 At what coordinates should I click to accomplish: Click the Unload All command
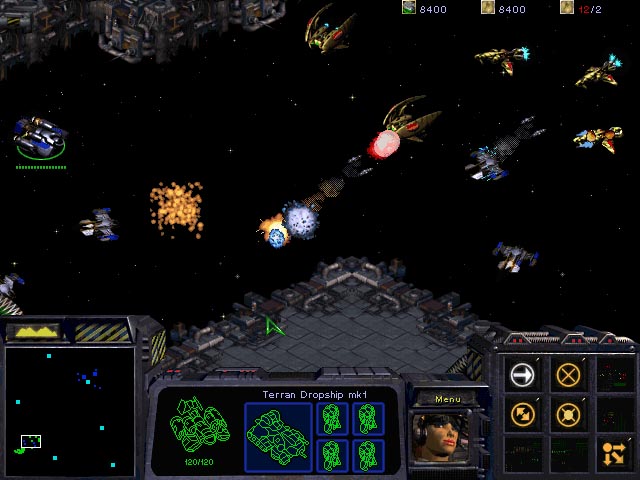(613, 451)
